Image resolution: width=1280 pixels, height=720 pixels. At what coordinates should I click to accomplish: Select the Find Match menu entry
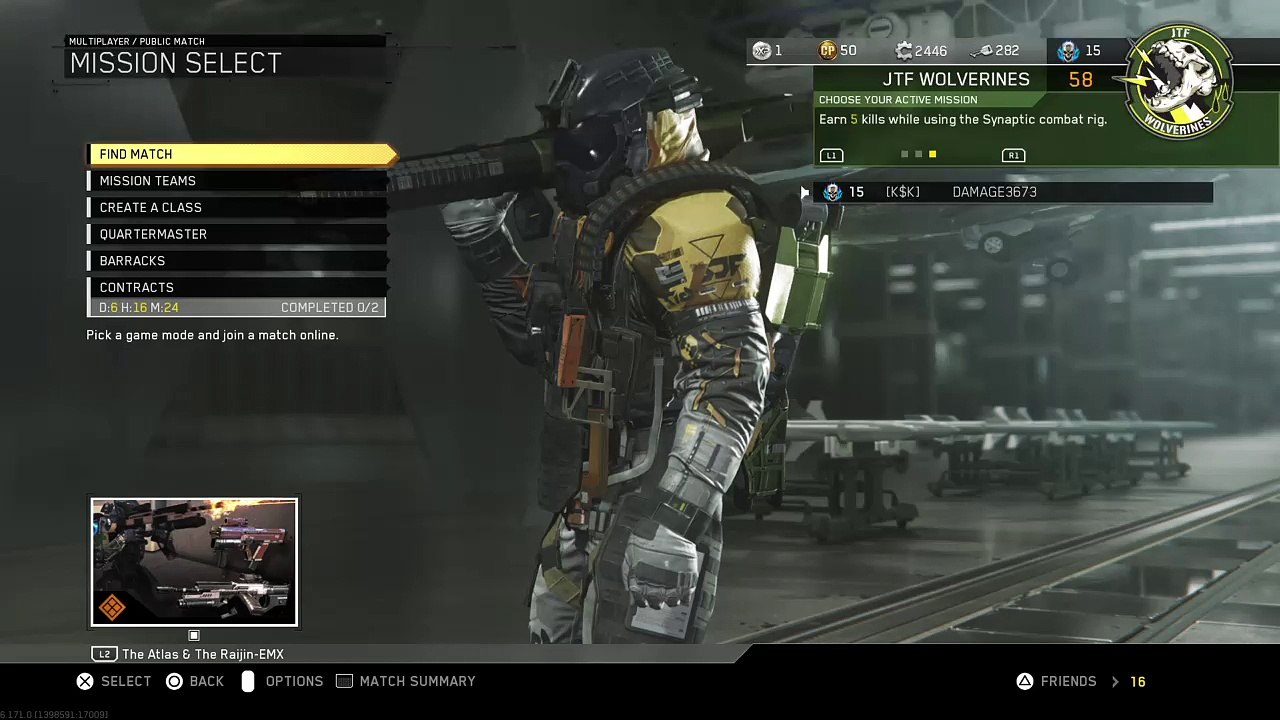tap(240, 154)
